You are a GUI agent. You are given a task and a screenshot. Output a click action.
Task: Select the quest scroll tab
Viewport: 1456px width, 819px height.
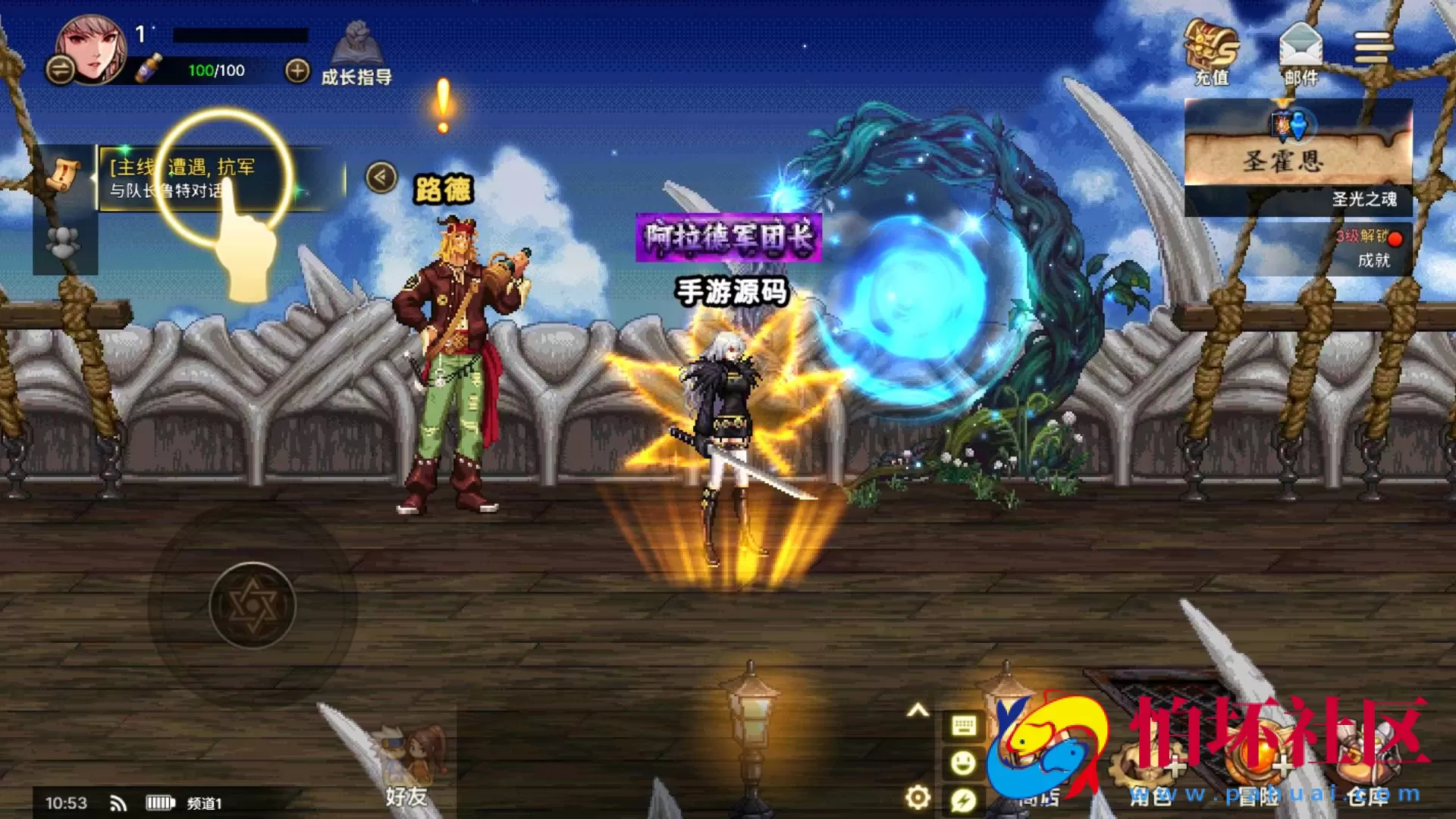[64, 175]
